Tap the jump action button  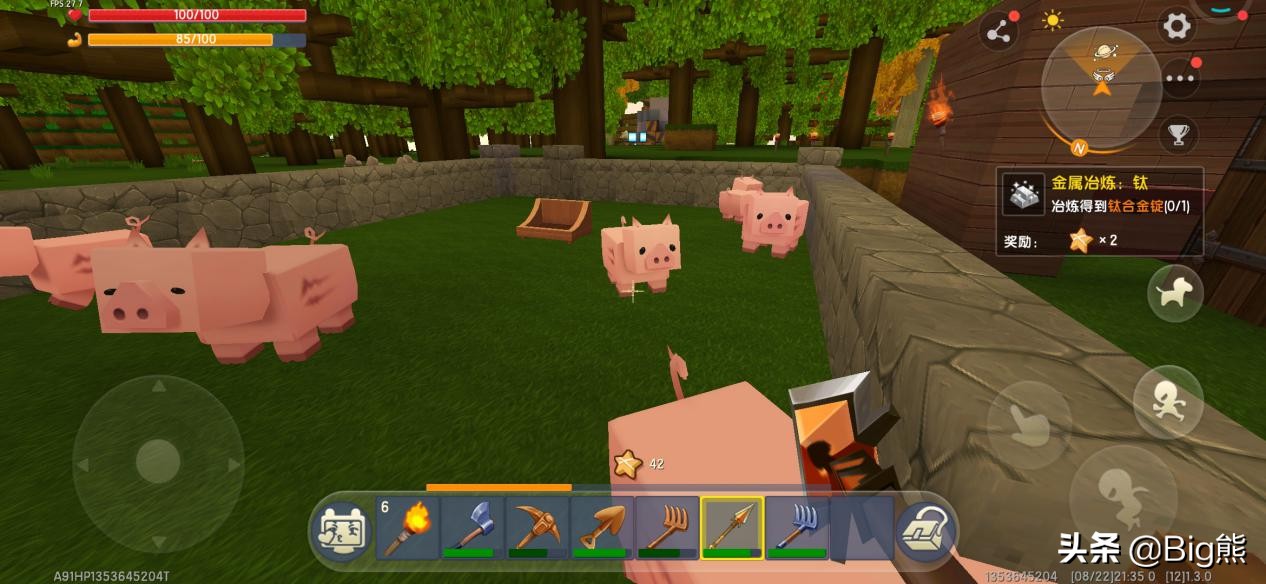[1117, 492]
